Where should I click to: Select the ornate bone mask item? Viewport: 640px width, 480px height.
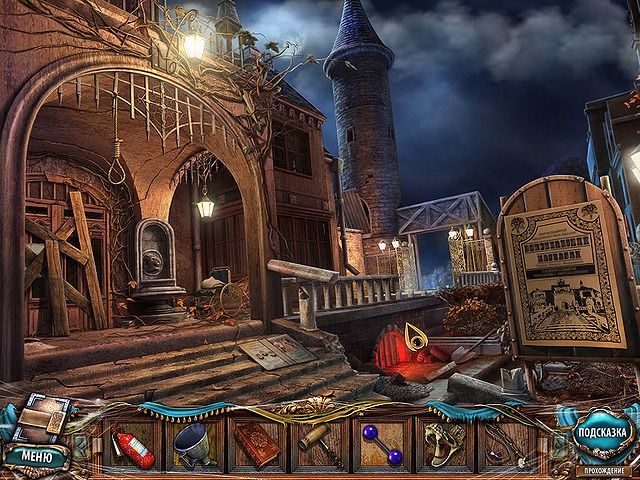444,444
